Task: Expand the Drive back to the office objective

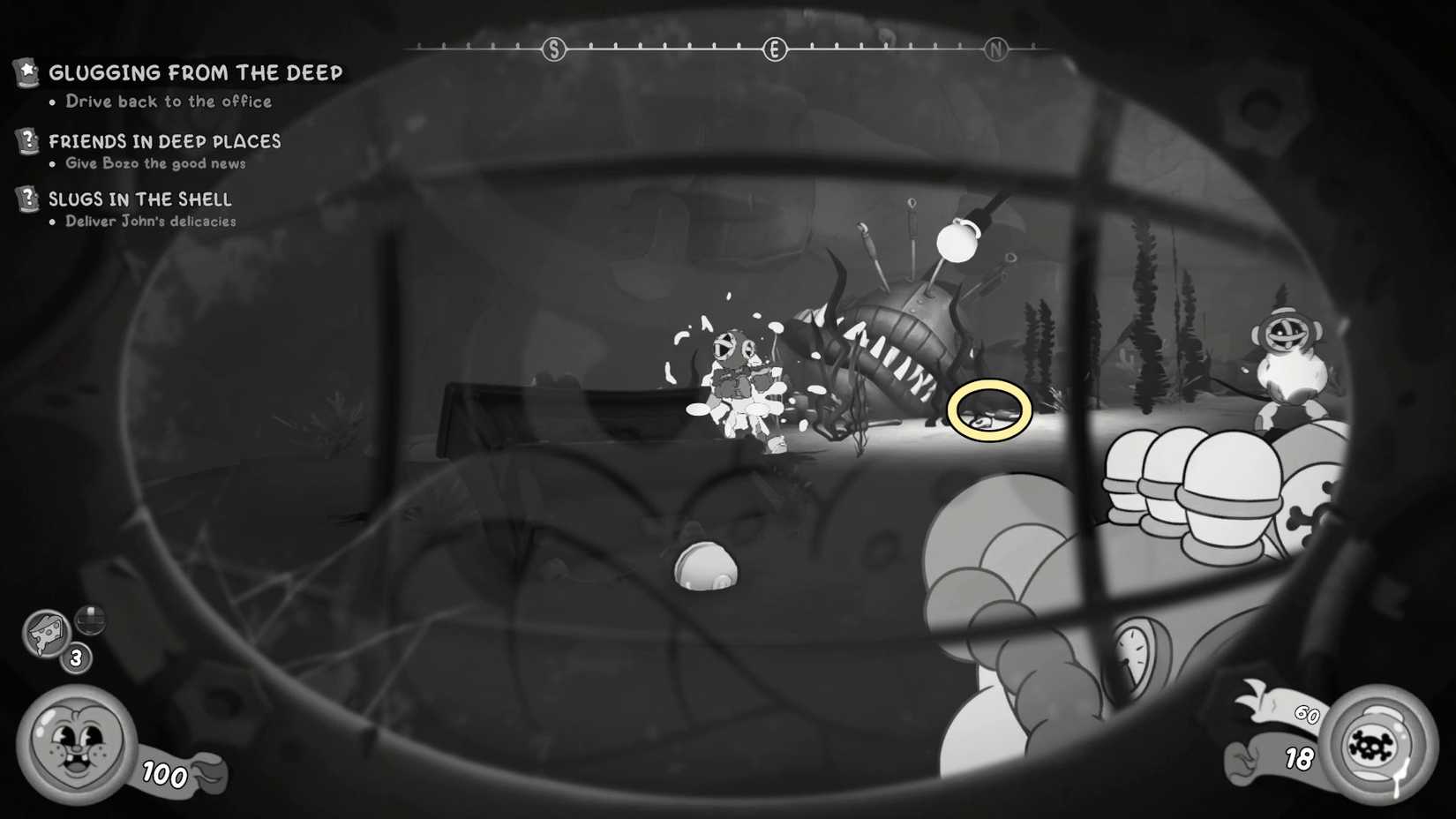Action: (x=168, y=101)
